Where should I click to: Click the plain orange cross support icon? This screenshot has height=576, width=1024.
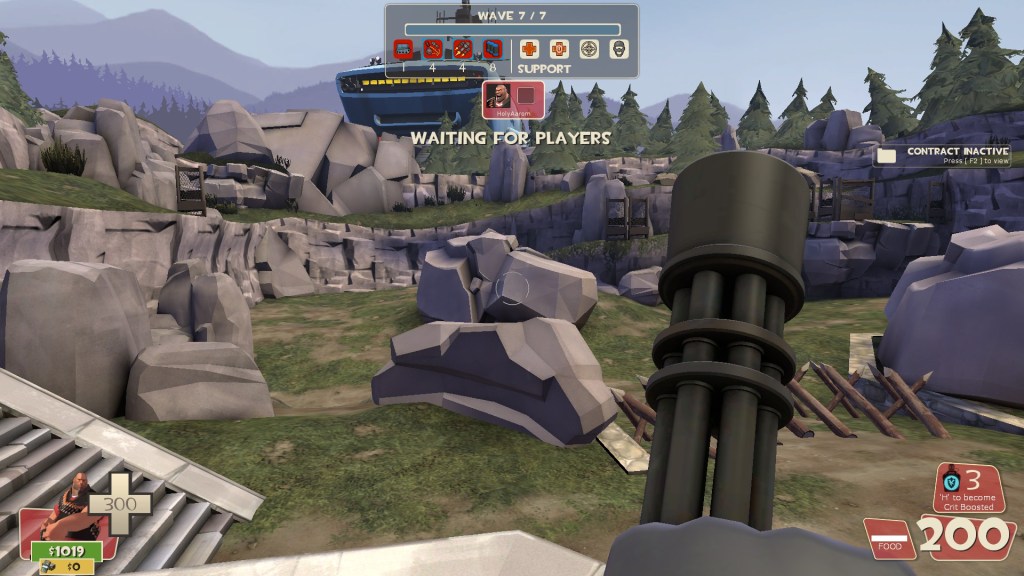point(530,48)
